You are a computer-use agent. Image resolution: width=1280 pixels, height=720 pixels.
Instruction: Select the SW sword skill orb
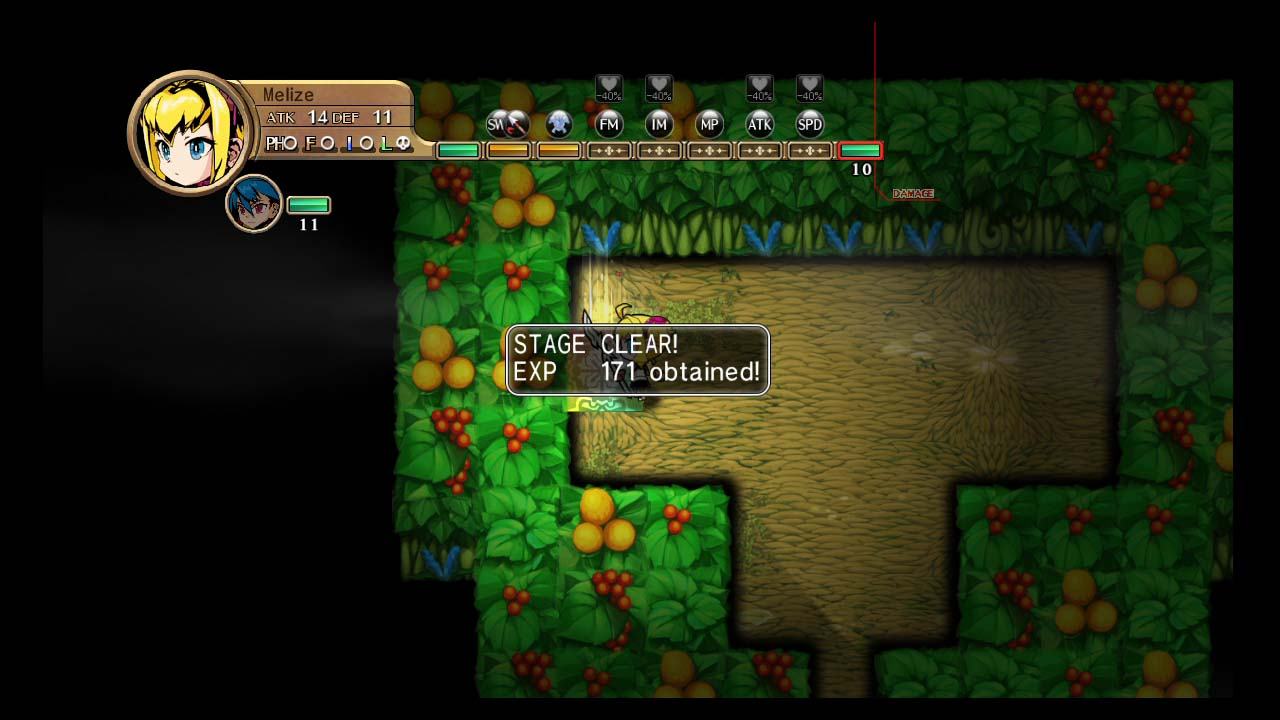tap(506, 125)
